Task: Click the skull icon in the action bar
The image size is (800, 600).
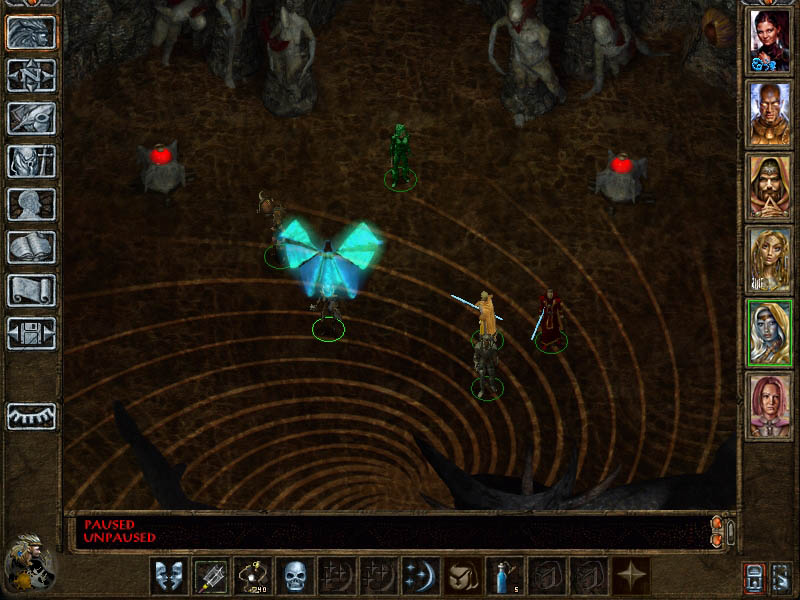Action: [294, 576]
